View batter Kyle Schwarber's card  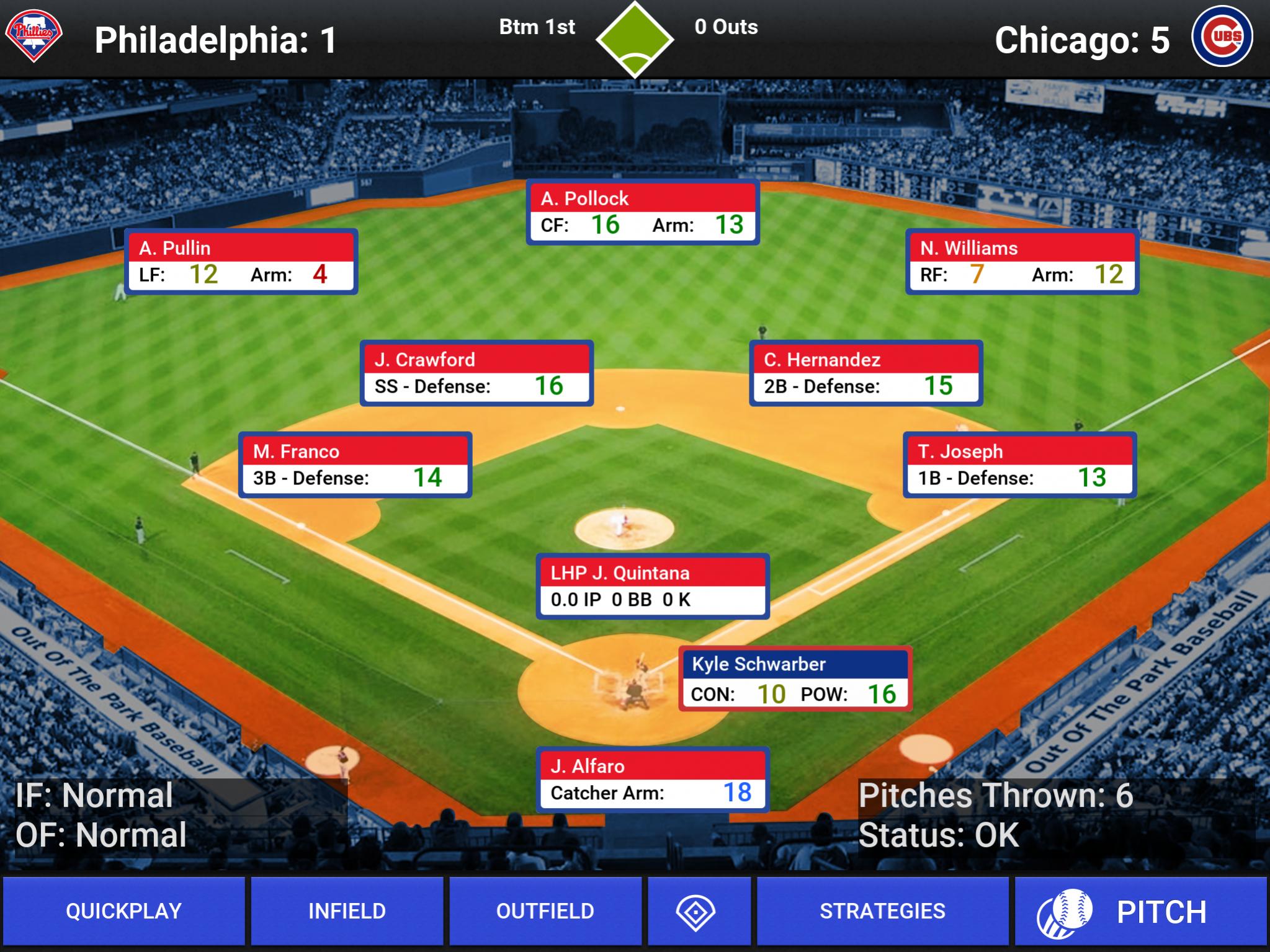pyautogui.click(x=795, y=678)
